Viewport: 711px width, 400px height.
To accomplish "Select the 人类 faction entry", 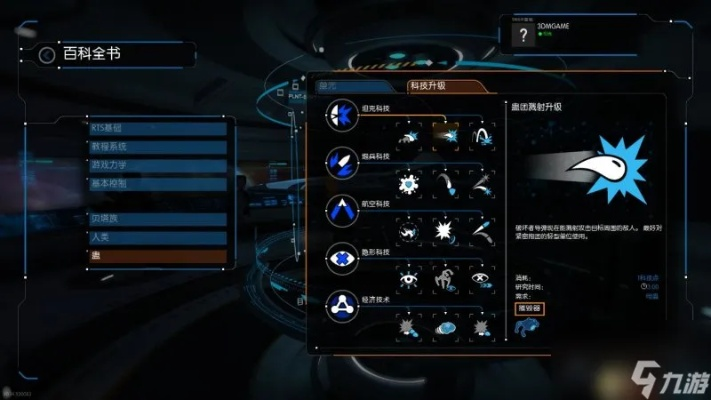I will point(158,238).
